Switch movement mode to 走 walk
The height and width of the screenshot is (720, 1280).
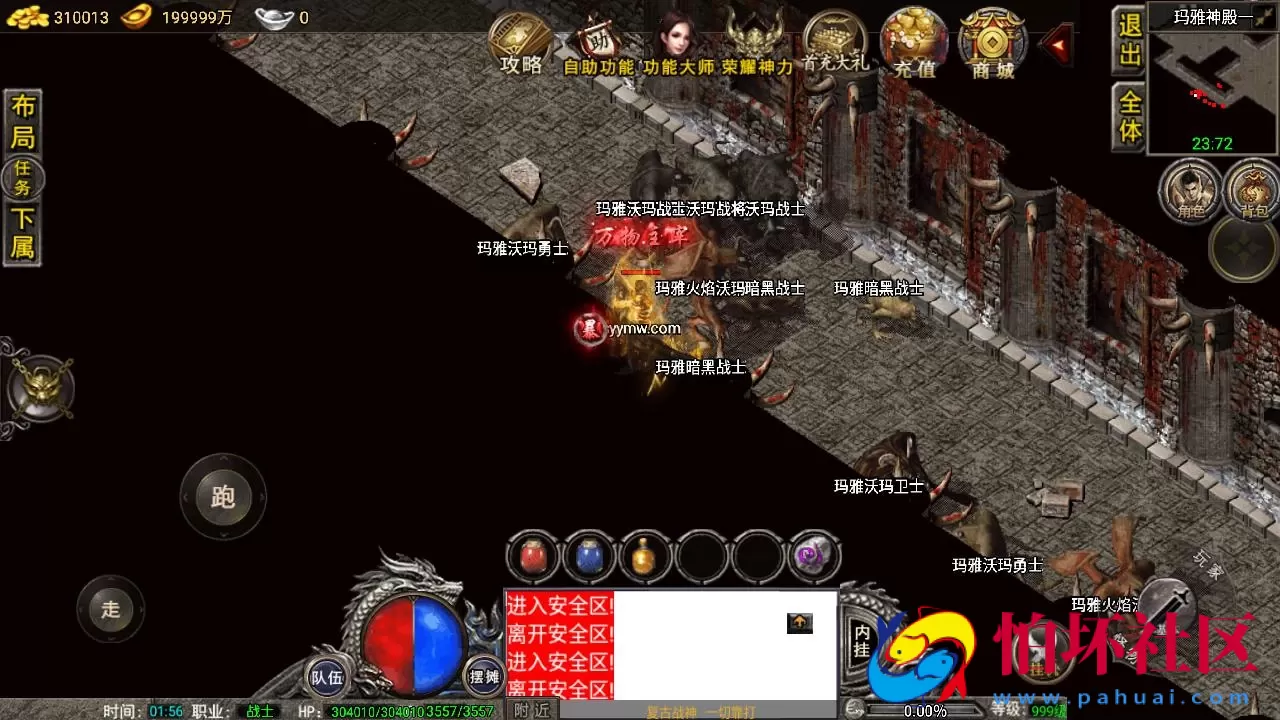coord(110,610)
